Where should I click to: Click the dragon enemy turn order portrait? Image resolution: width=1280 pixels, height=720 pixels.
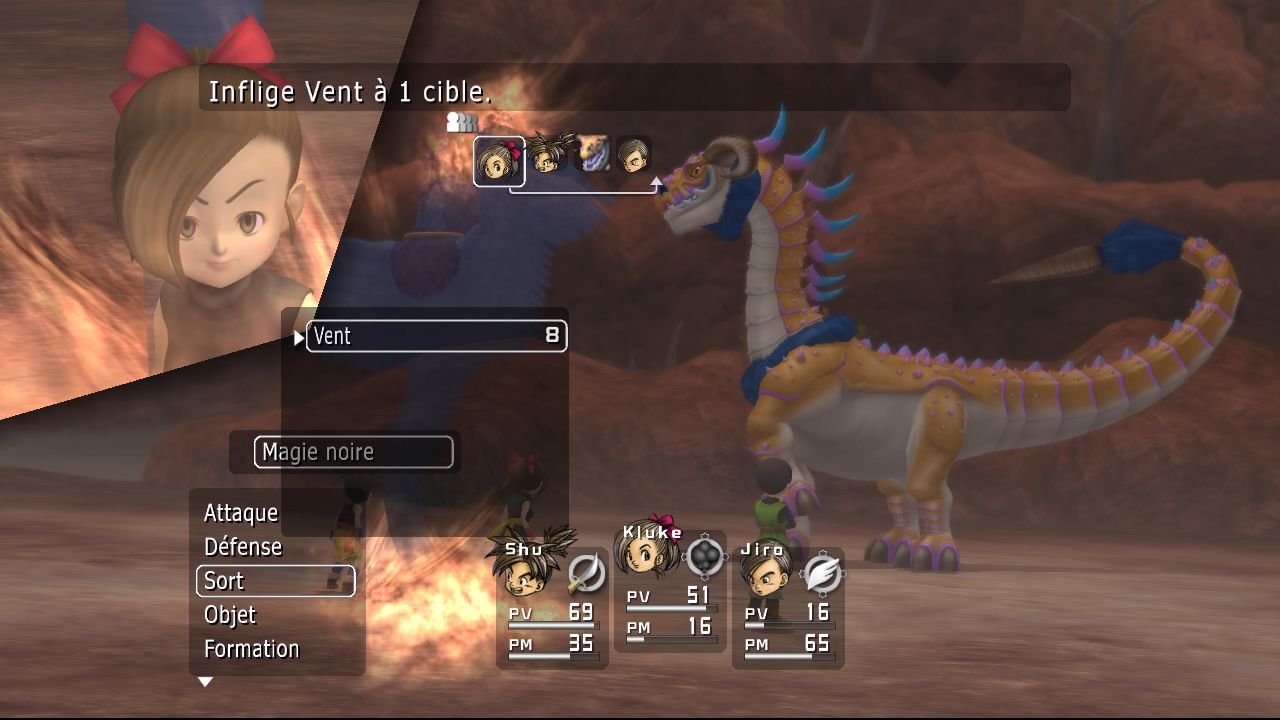(x=592, y=154)
